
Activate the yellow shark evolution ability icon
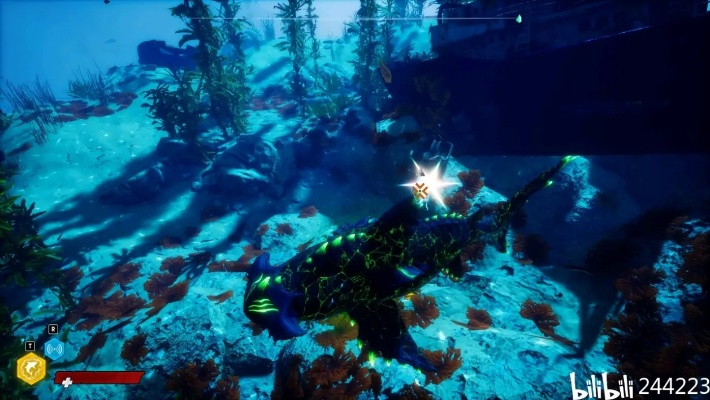pyautogui.click(x=30, y=368)
